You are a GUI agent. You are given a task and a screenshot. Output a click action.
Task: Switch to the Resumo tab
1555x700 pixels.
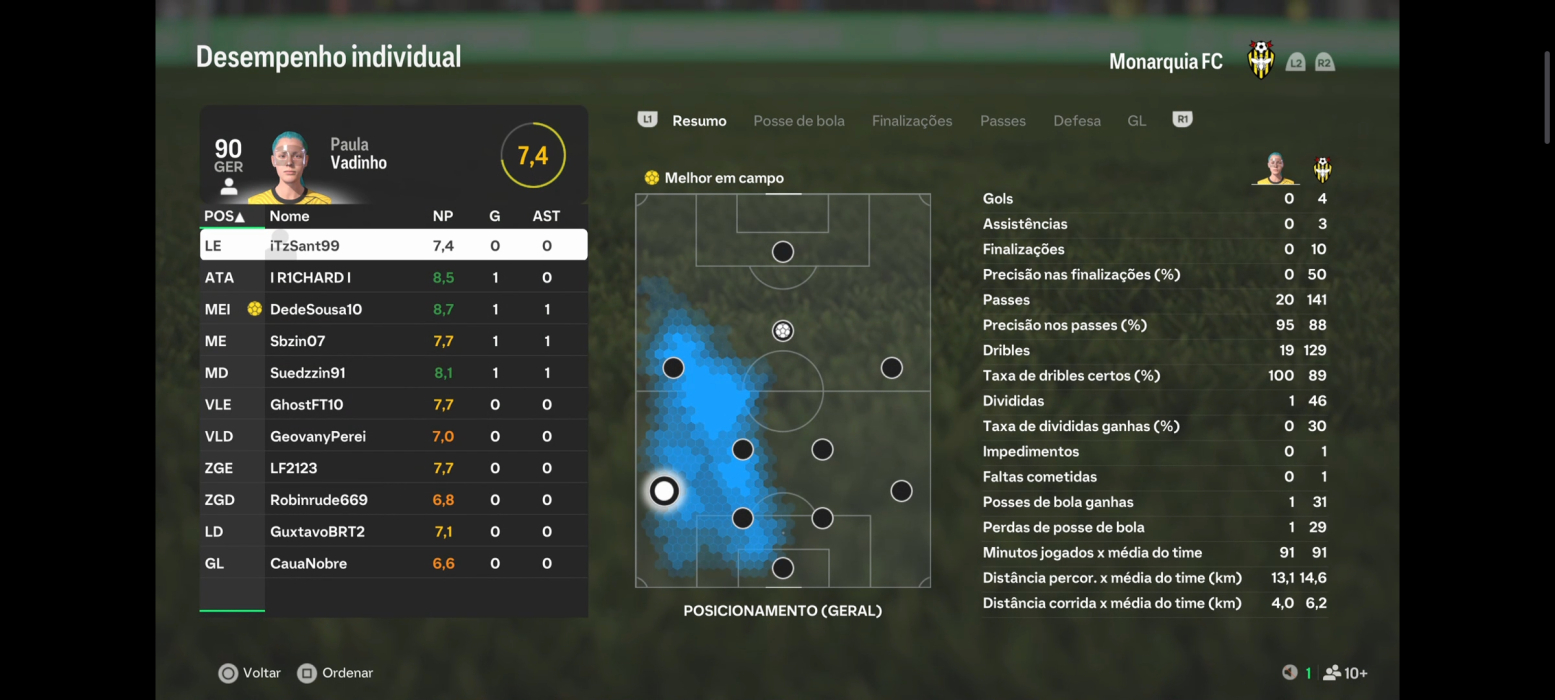[x=699, y=121]
